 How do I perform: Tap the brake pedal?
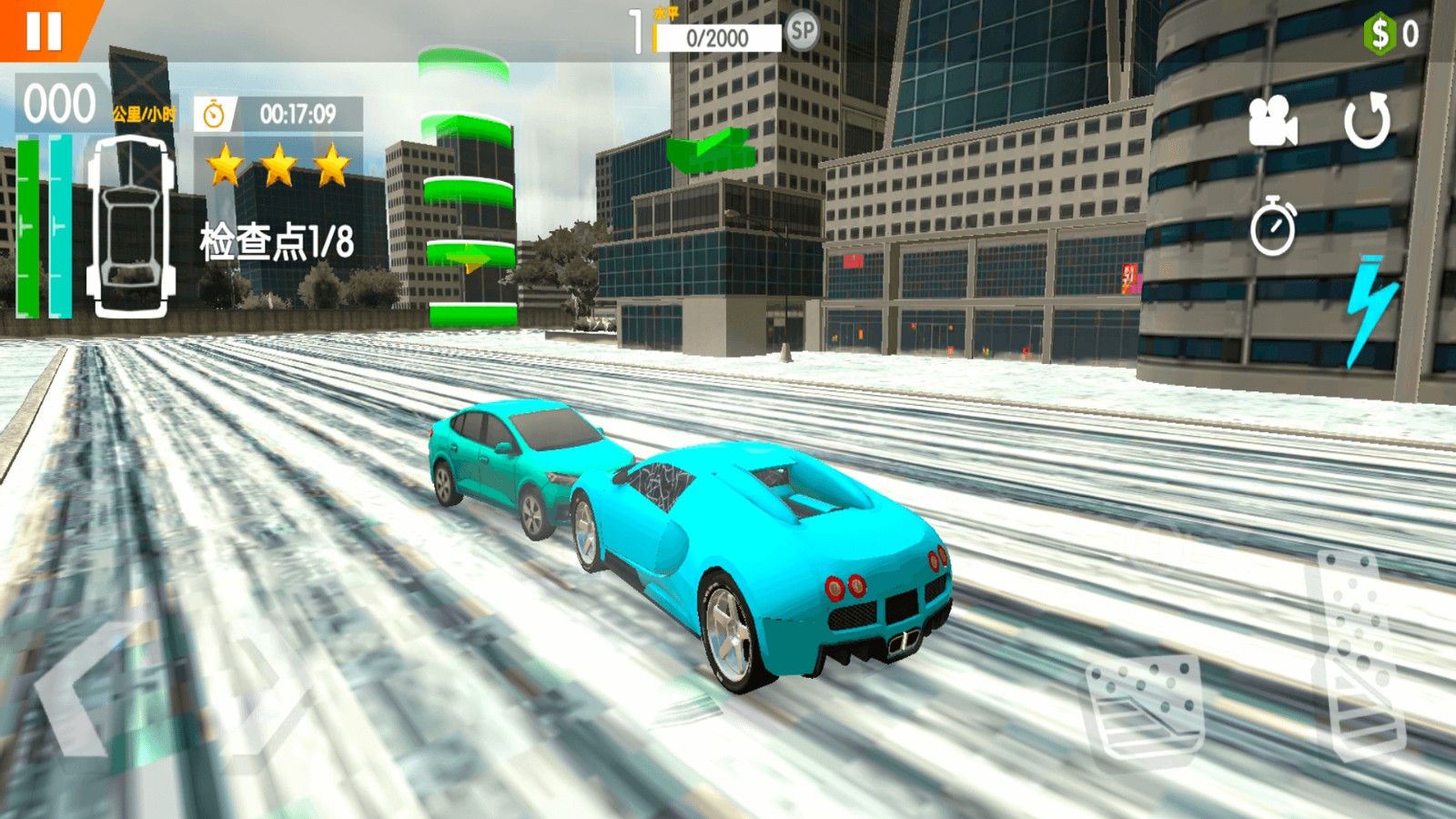pyautogui.click(x=1147, y=710)
